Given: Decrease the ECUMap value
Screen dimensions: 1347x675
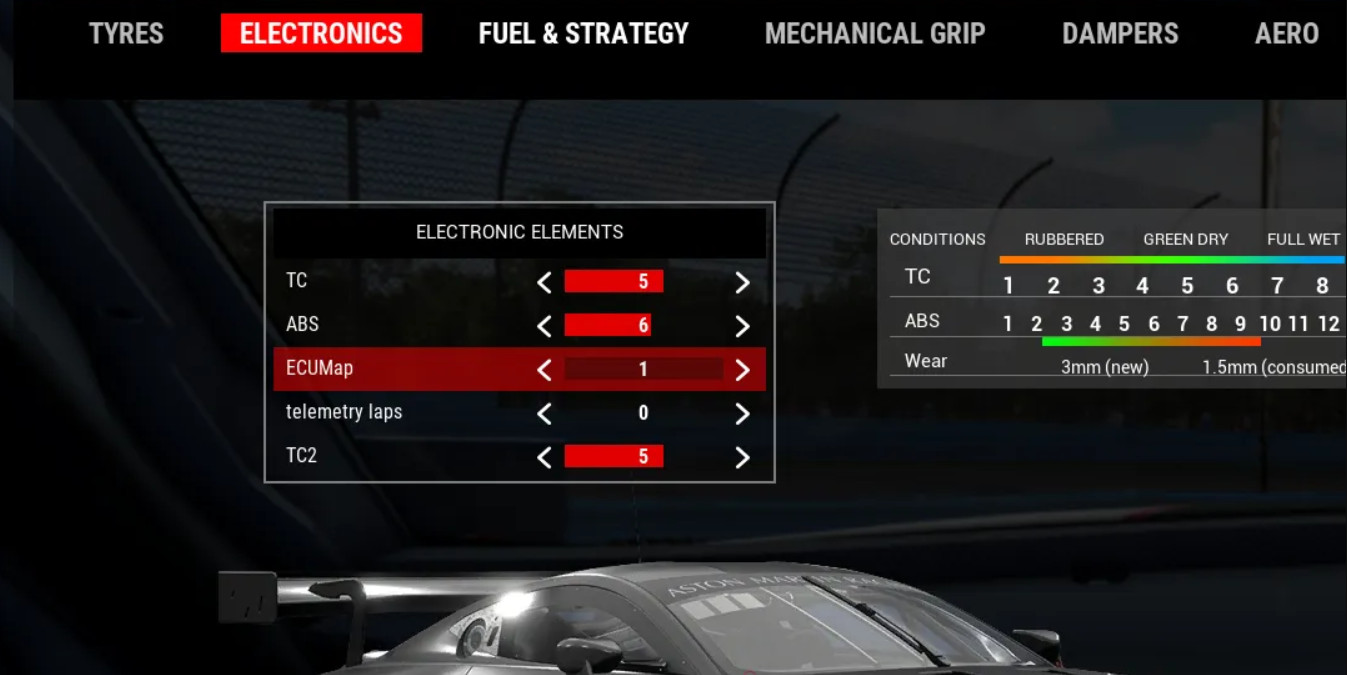Looking at the screenshot, I should (544, 370).
